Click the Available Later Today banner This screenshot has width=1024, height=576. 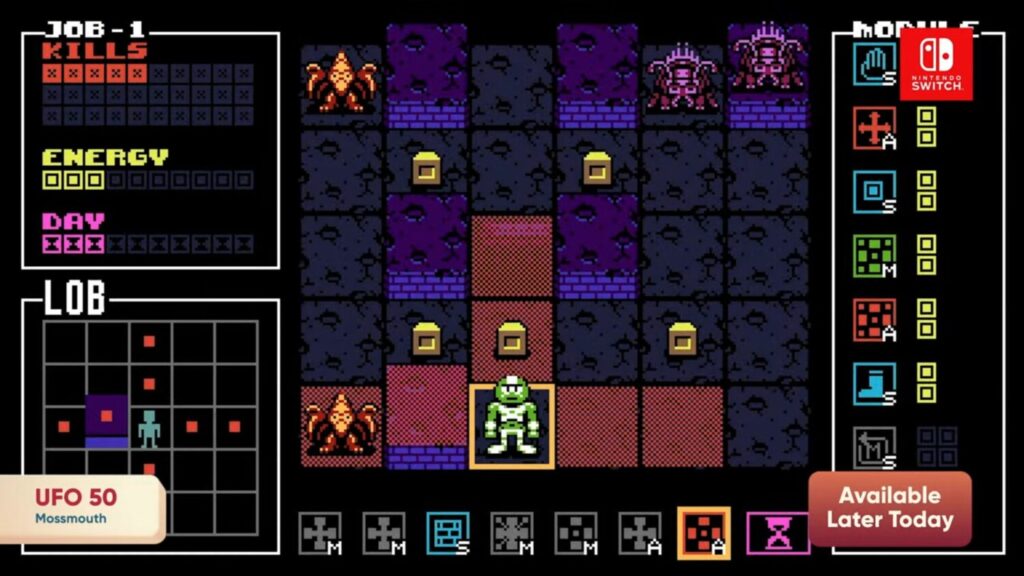pos(889,508)
